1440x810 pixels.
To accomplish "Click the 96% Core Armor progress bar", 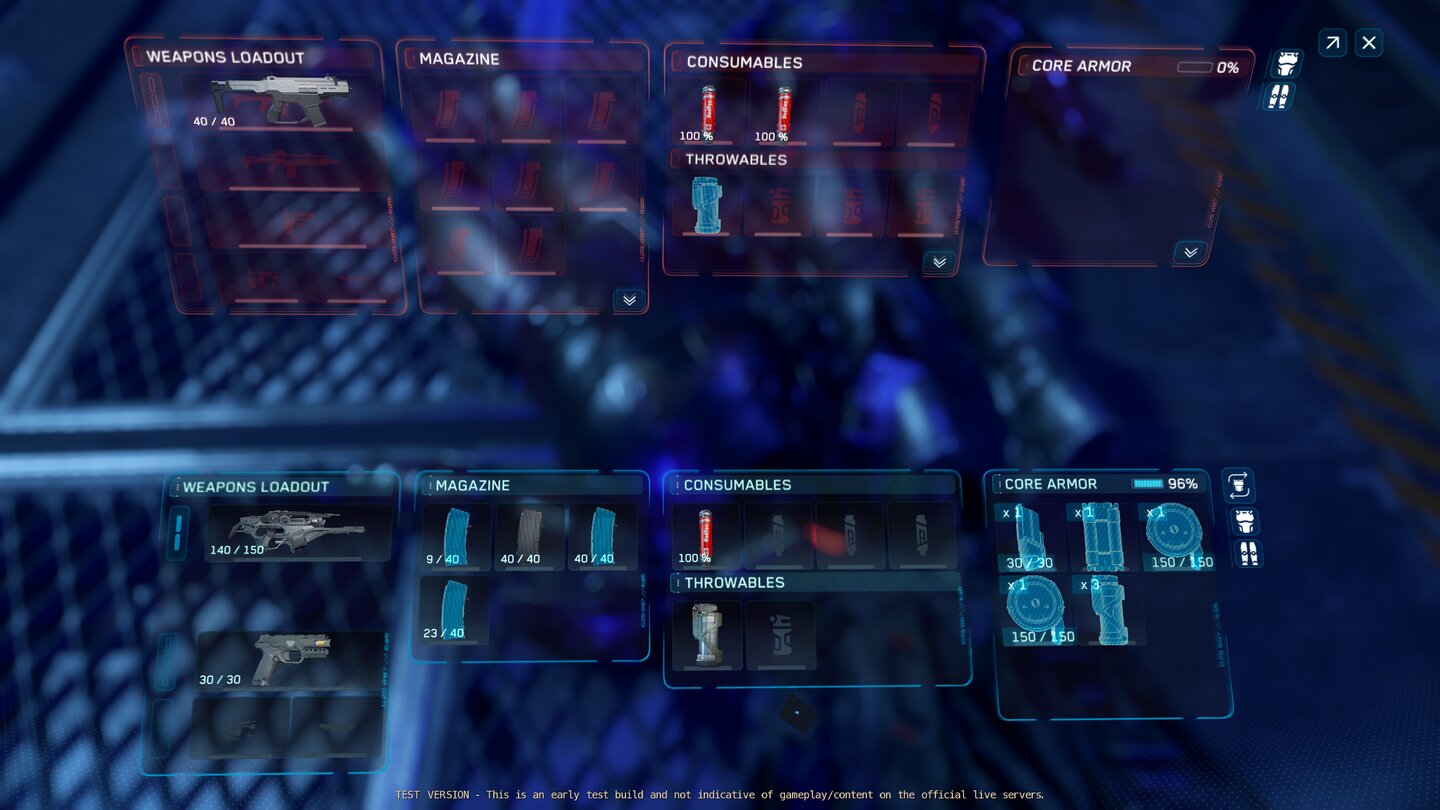I will 1150,482.
